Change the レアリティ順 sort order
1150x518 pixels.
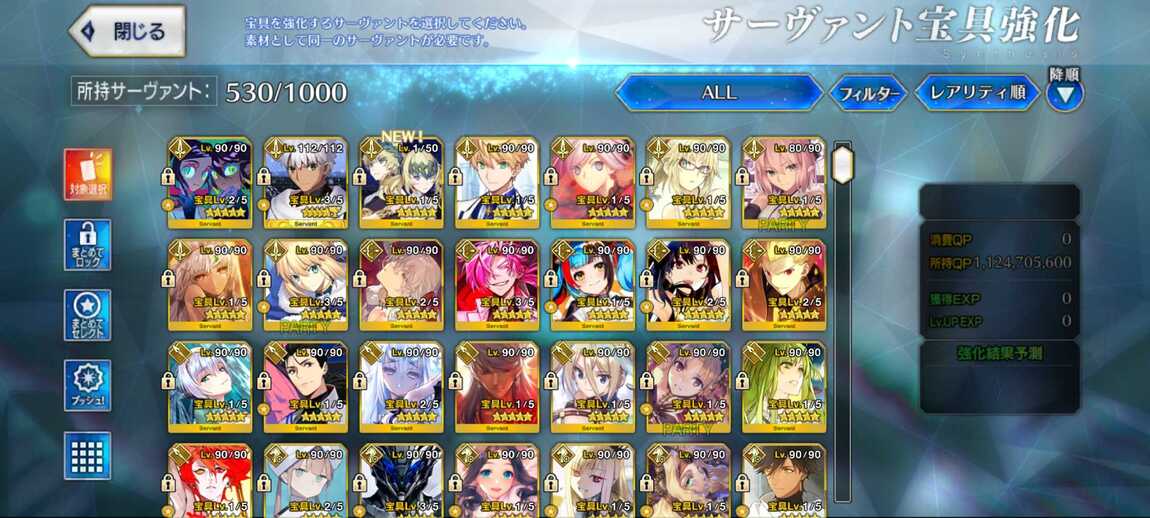pos(977,93)
